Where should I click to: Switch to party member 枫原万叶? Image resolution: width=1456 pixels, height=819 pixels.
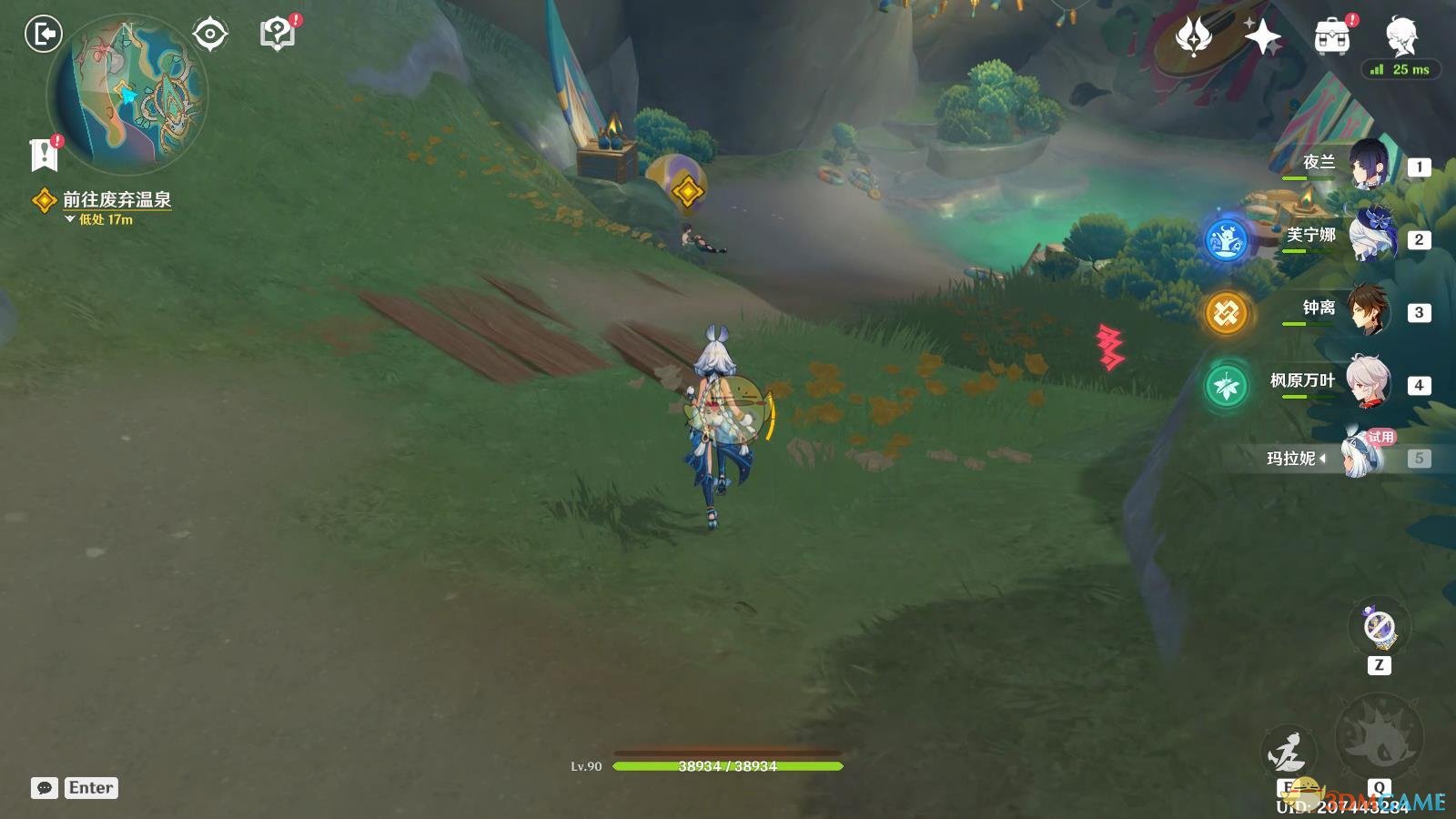pos(1368,383)
